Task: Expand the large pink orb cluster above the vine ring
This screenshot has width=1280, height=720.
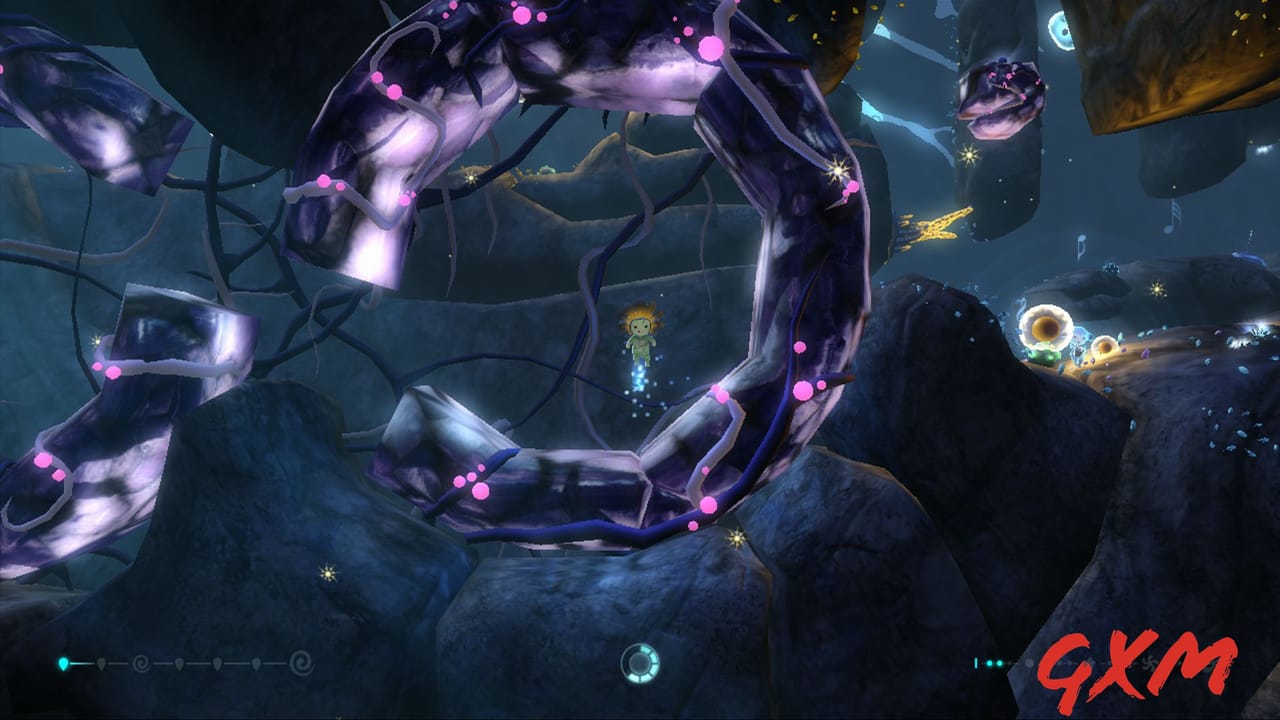Action: click(711, 46)
